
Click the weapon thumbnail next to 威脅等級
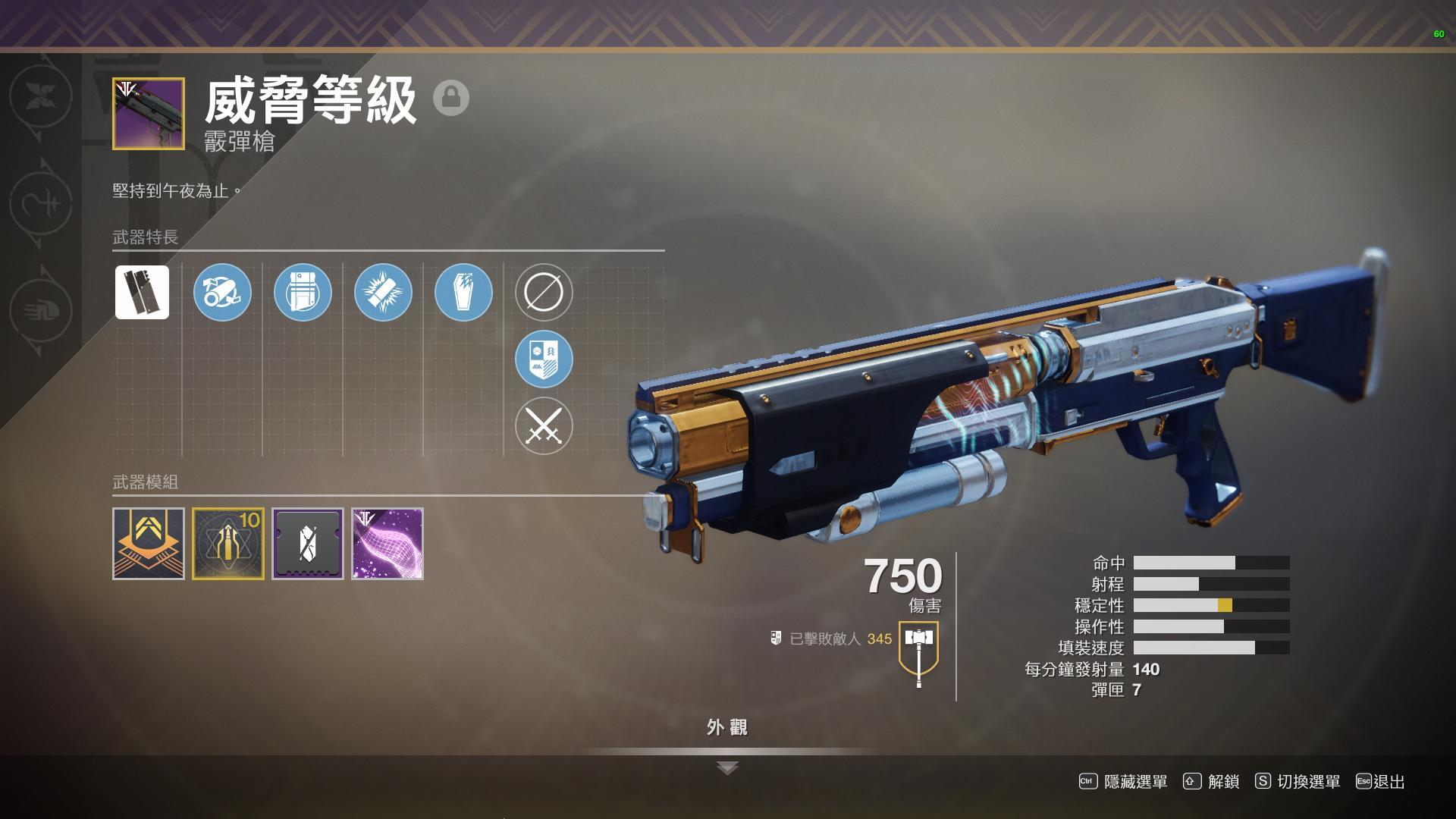pos(149,113)
